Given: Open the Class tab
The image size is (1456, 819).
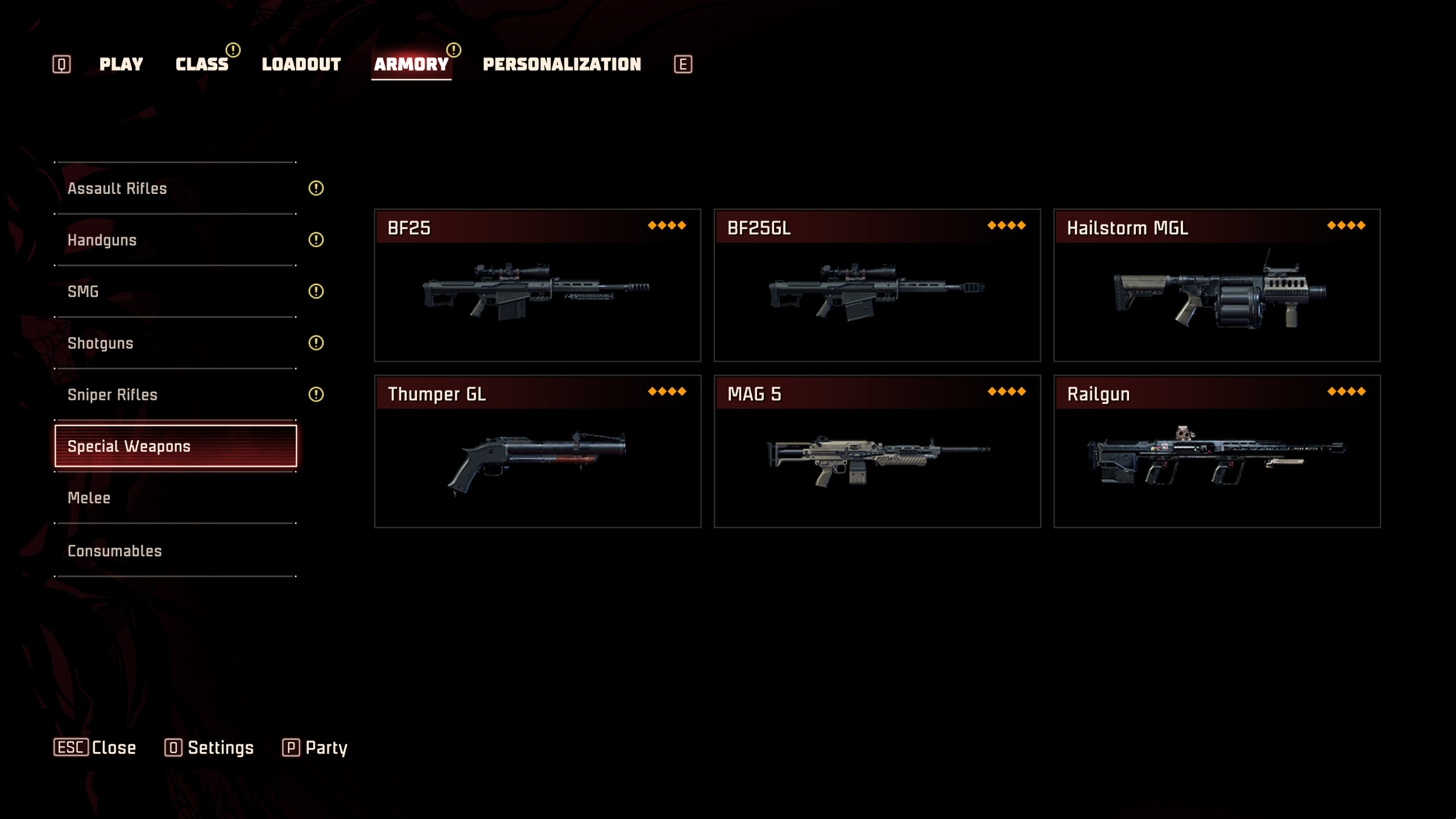Looking at the screenshot, I should 202,64.
